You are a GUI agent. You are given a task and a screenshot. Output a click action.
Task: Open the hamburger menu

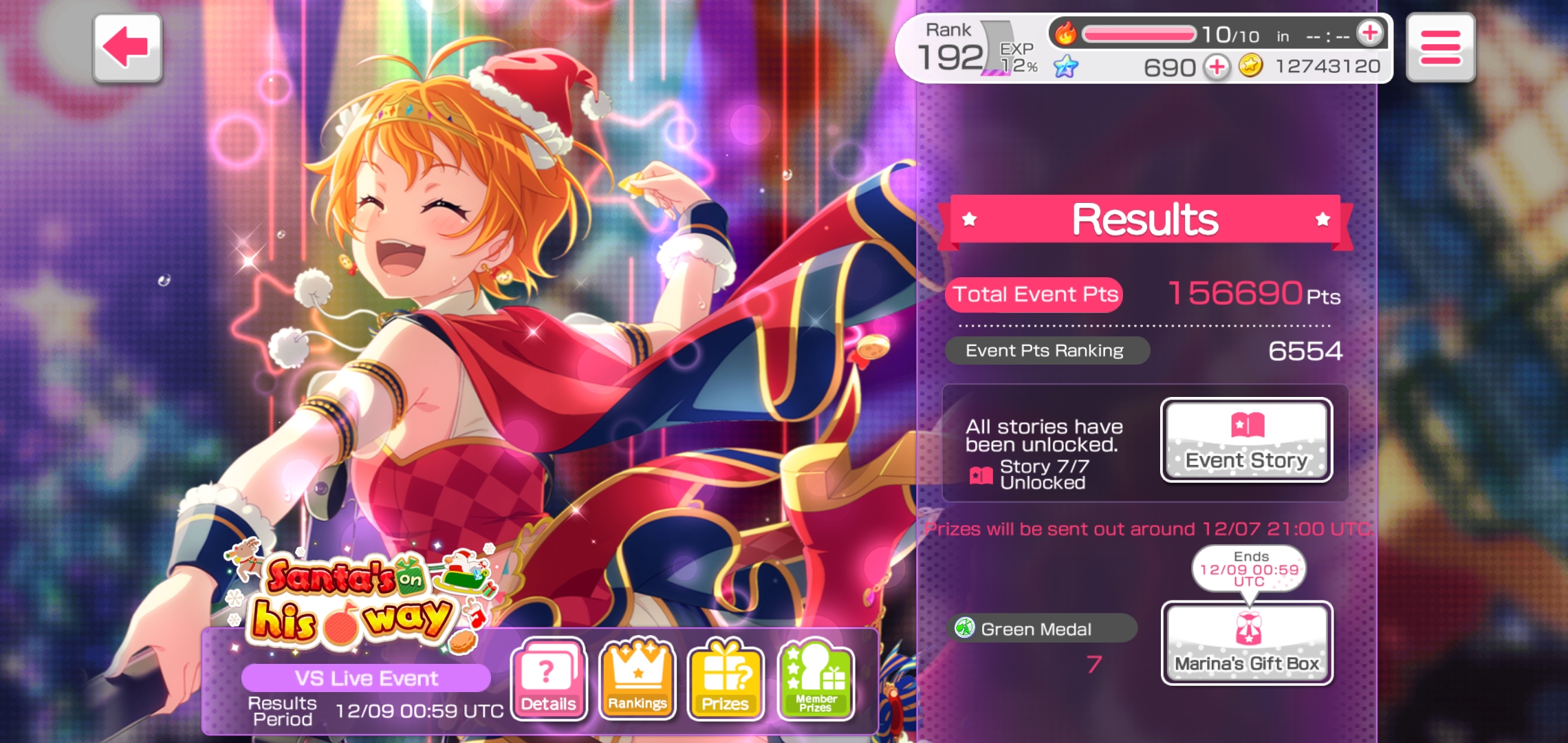click(1440, 48)
